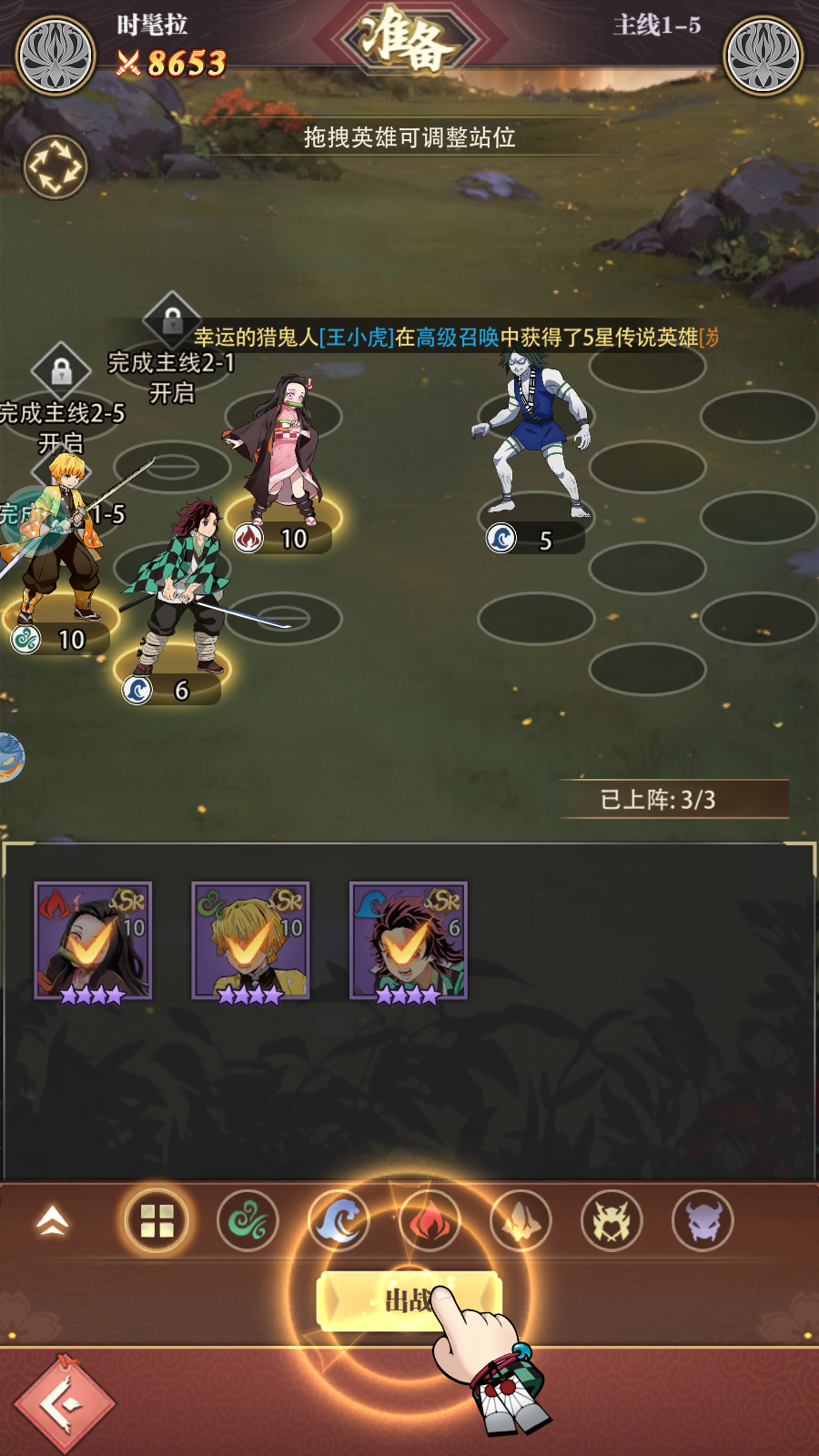819x1456 pixels.
Task: Filter heroes by green wind element
Action: (248, 1221)
